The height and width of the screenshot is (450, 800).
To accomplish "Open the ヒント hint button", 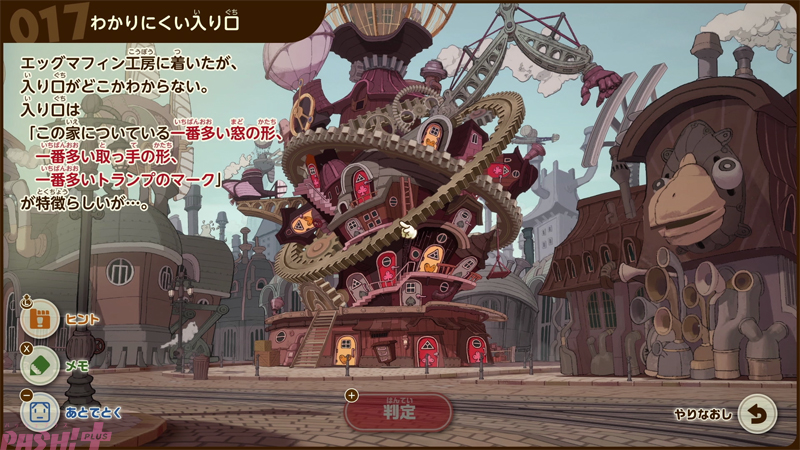I will coord(40,319).
